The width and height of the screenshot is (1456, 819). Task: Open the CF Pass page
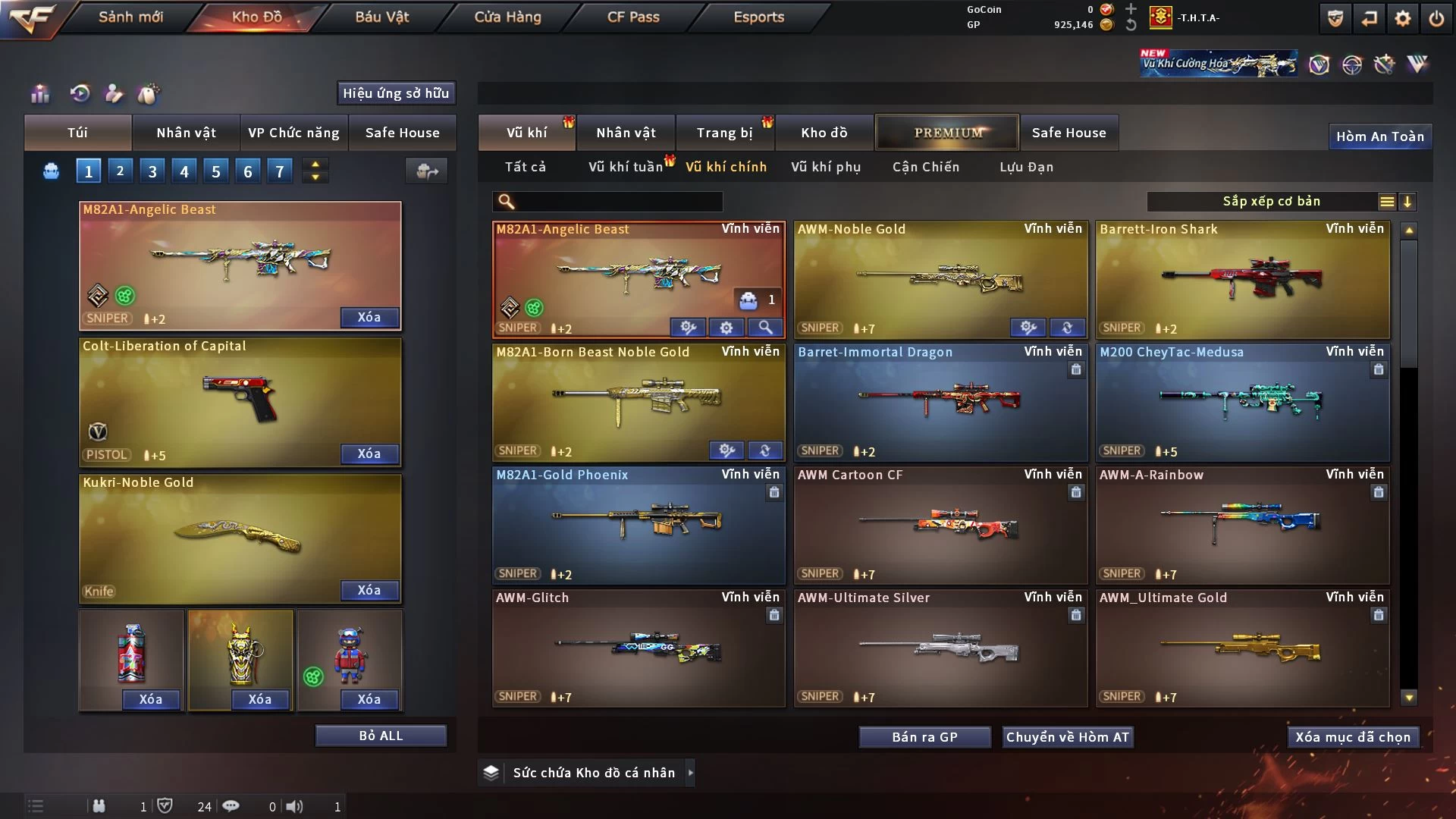click(633, 17)
